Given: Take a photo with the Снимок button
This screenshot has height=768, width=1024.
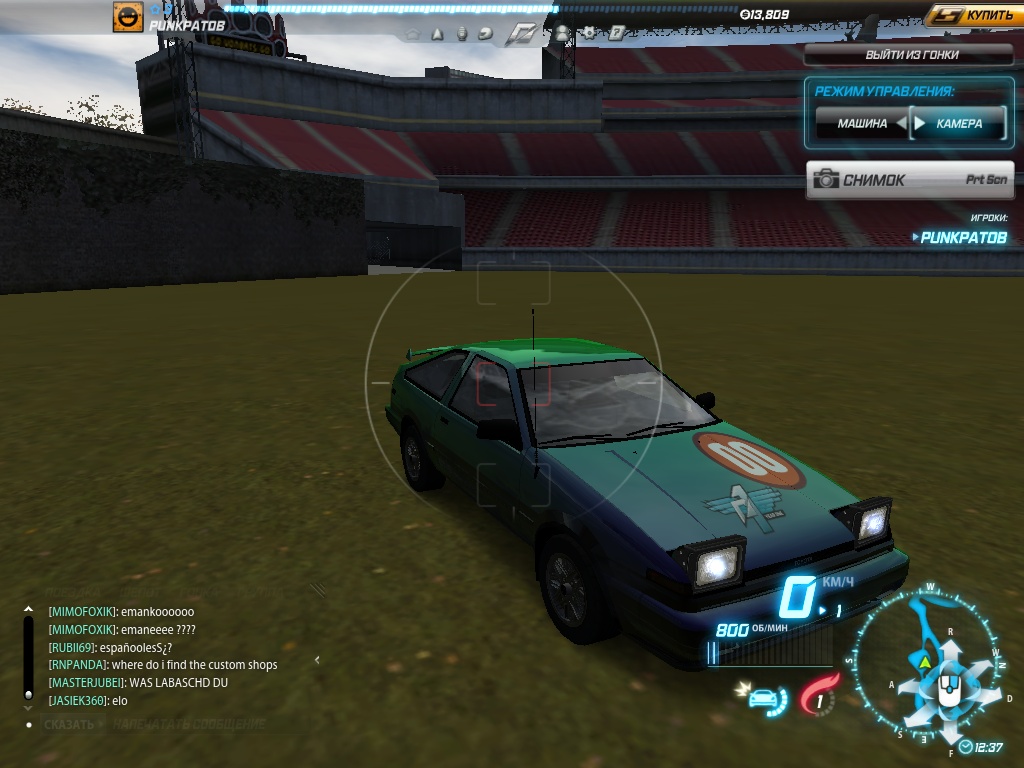Looking at the screenshot, I should 910,180.
